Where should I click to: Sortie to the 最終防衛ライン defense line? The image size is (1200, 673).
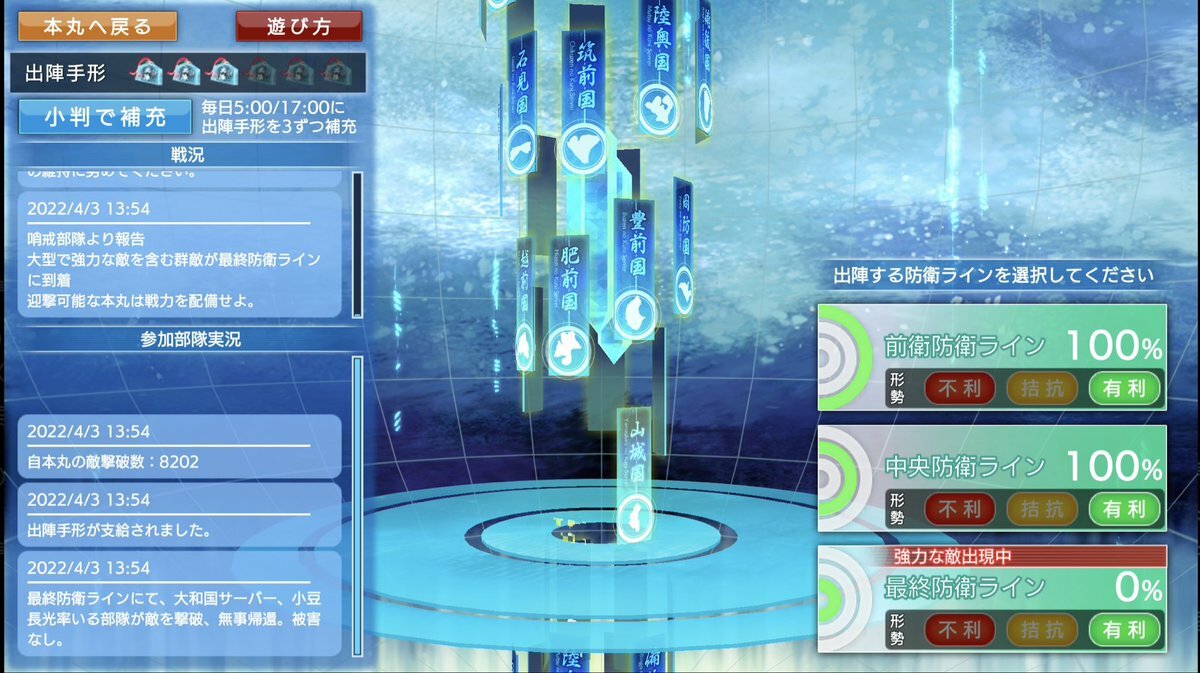point(992,598)
